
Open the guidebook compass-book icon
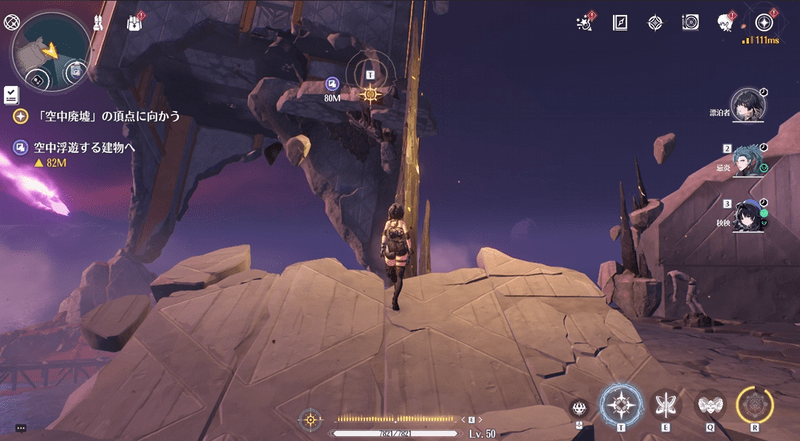(620, 22)
